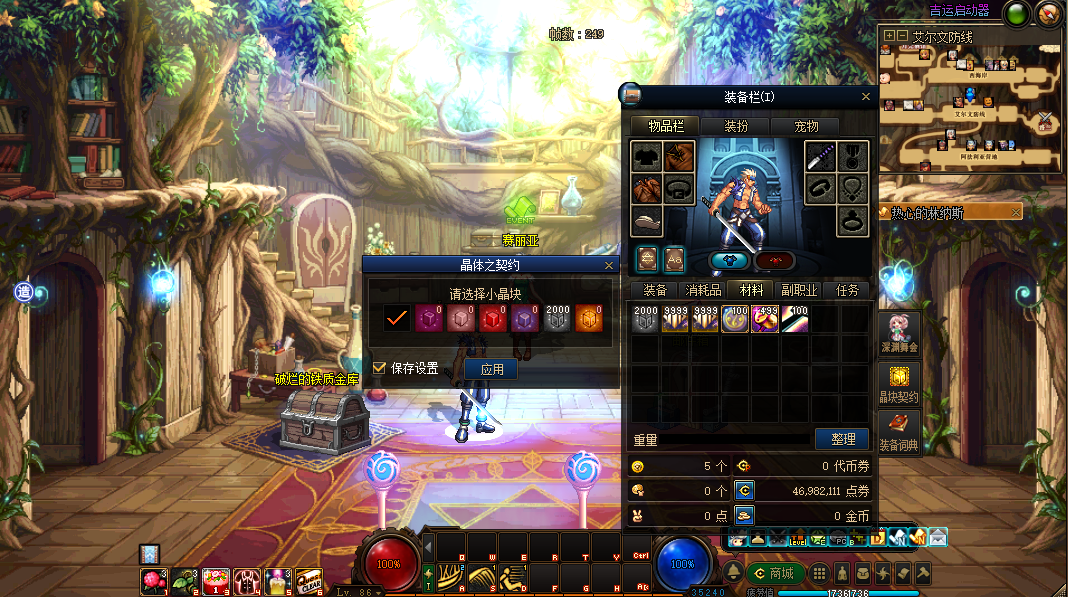Switch to the 装扮 costume tab
This screenshot has width=1068, height=597.
click(735, 126)
